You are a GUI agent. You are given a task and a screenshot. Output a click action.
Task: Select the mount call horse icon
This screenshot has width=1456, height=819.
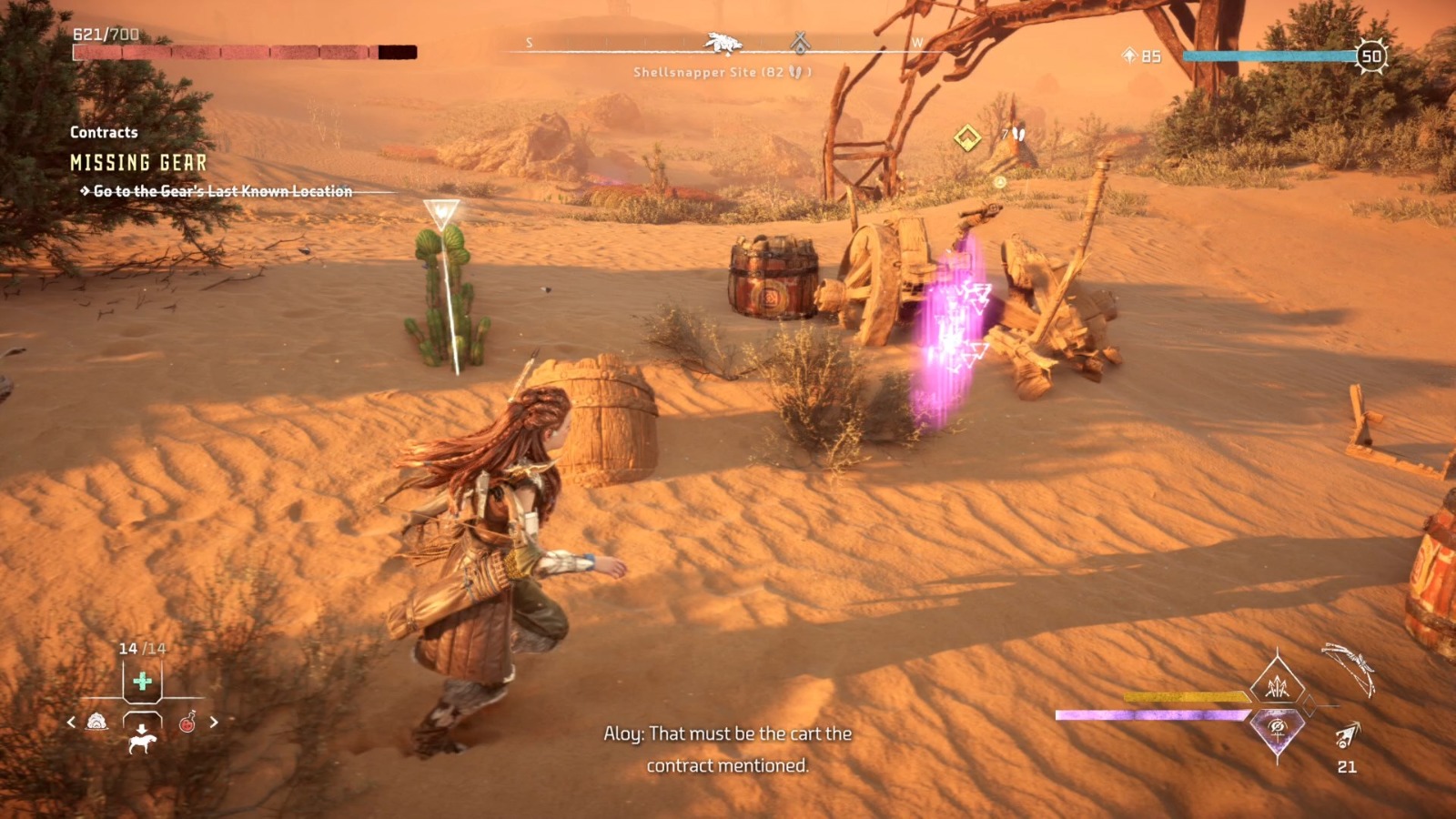click(143, 743)
